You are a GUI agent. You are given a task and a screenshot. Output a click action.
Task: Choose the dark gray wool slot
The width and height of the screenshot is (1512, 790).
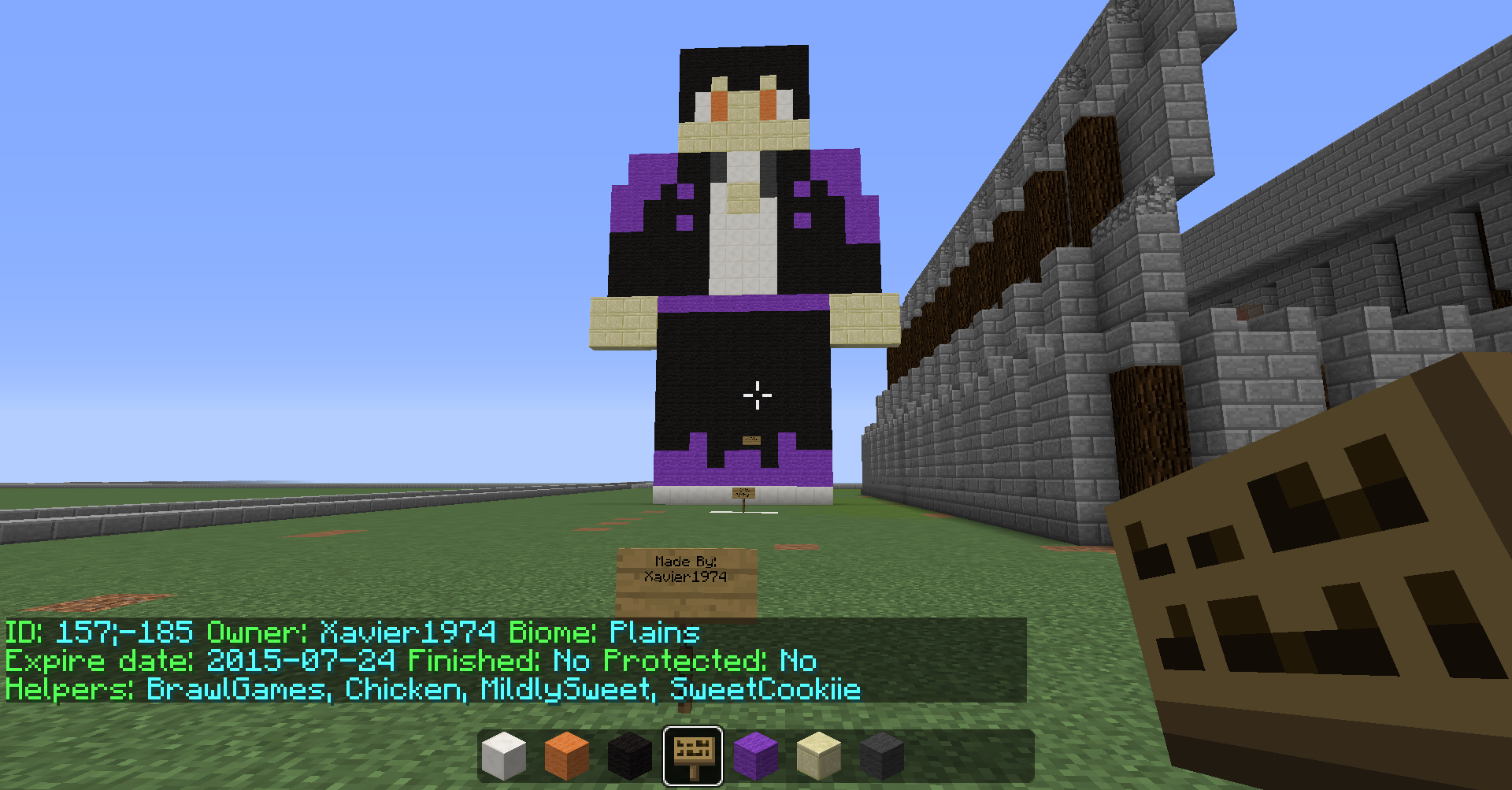click(882, 755)
